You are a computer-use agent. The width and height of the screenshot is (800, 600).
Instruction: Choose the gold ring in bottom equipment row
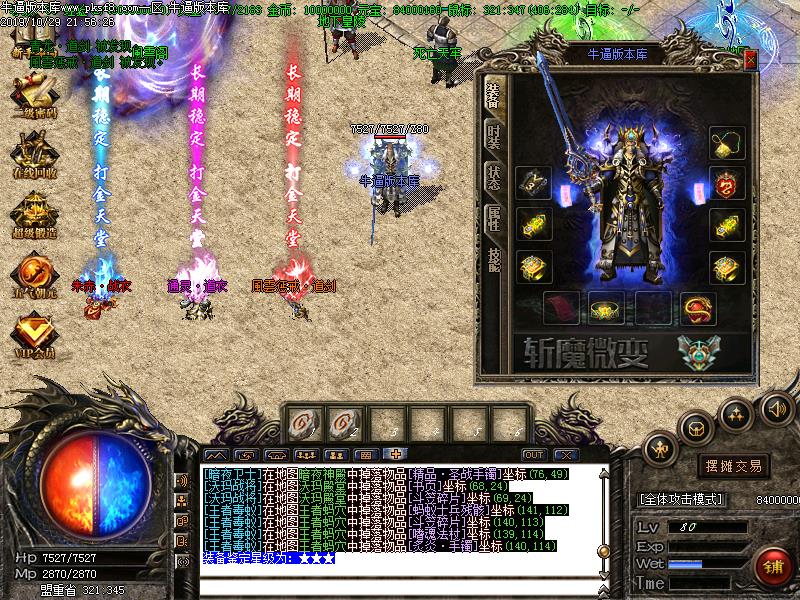[x=605, y=308]
